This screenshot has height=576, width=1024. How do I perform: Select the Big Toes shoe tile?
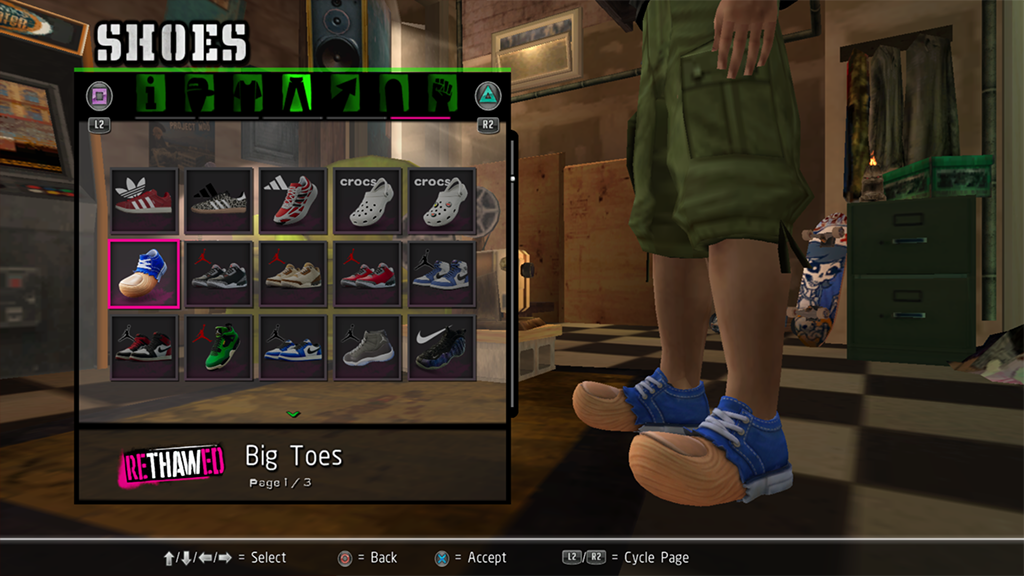[x=144, y=274]
